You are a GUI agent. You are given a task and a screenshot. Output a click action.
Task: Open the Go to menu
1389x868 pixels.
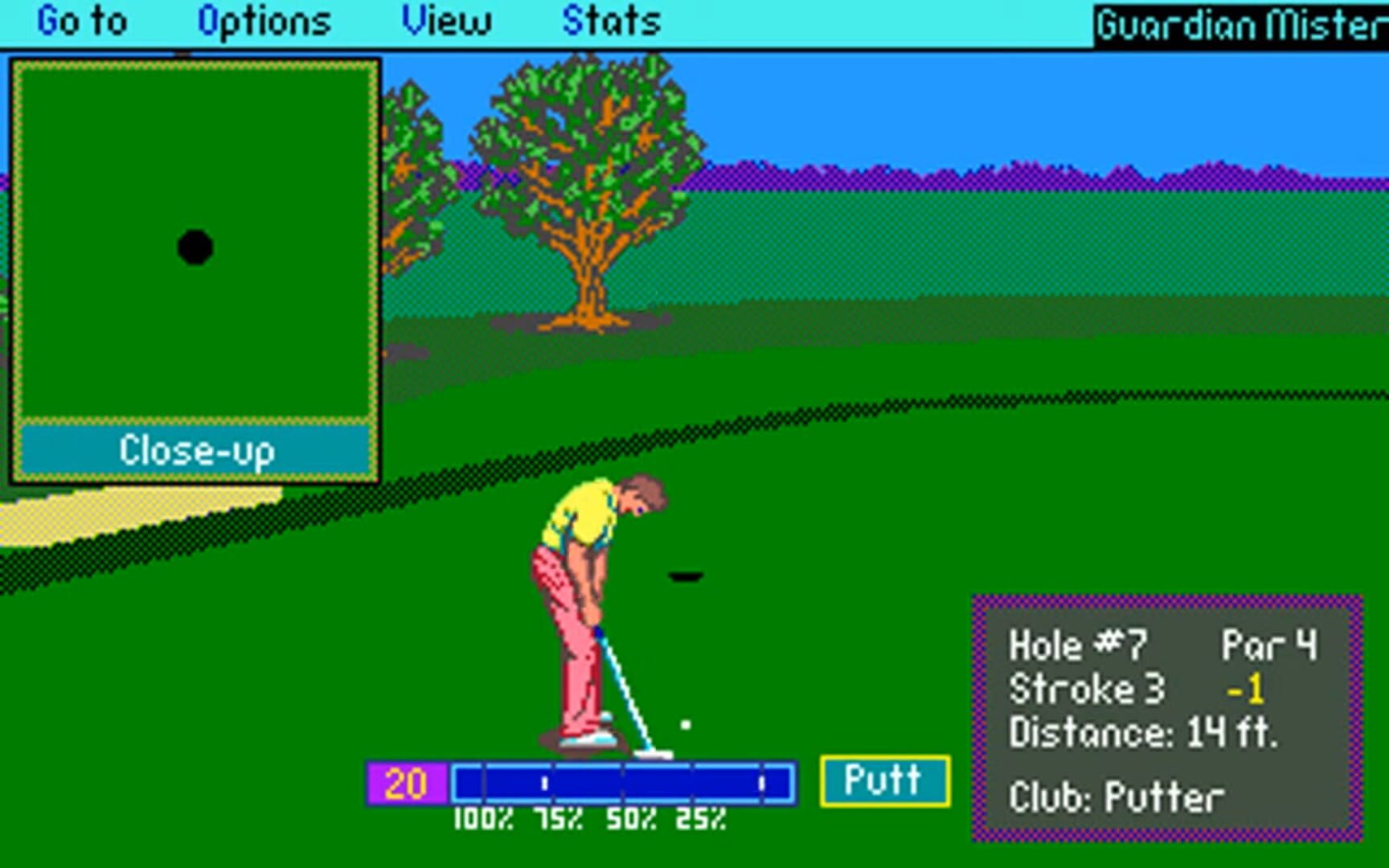click(83, 20)
